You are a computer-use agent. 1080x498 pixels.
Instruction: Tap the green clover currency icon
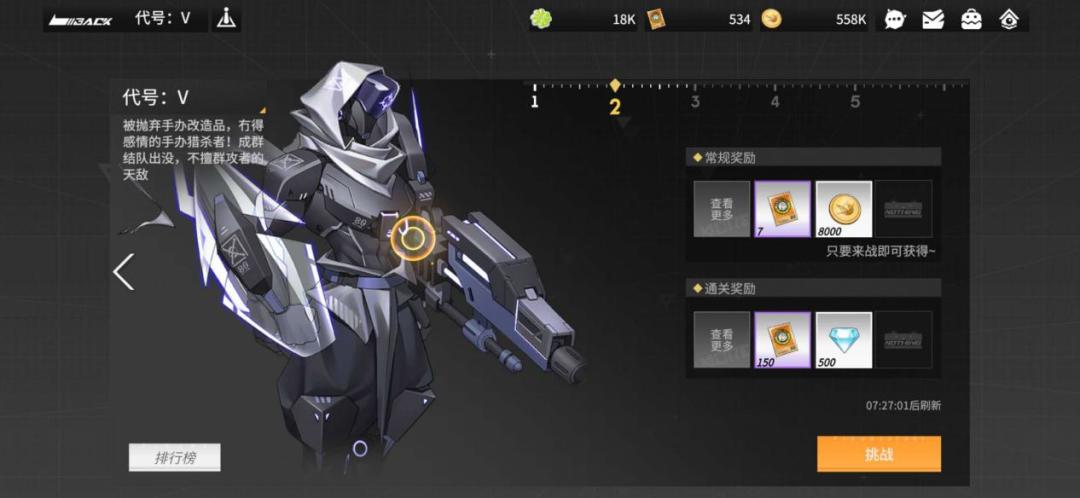click(541, 19)
